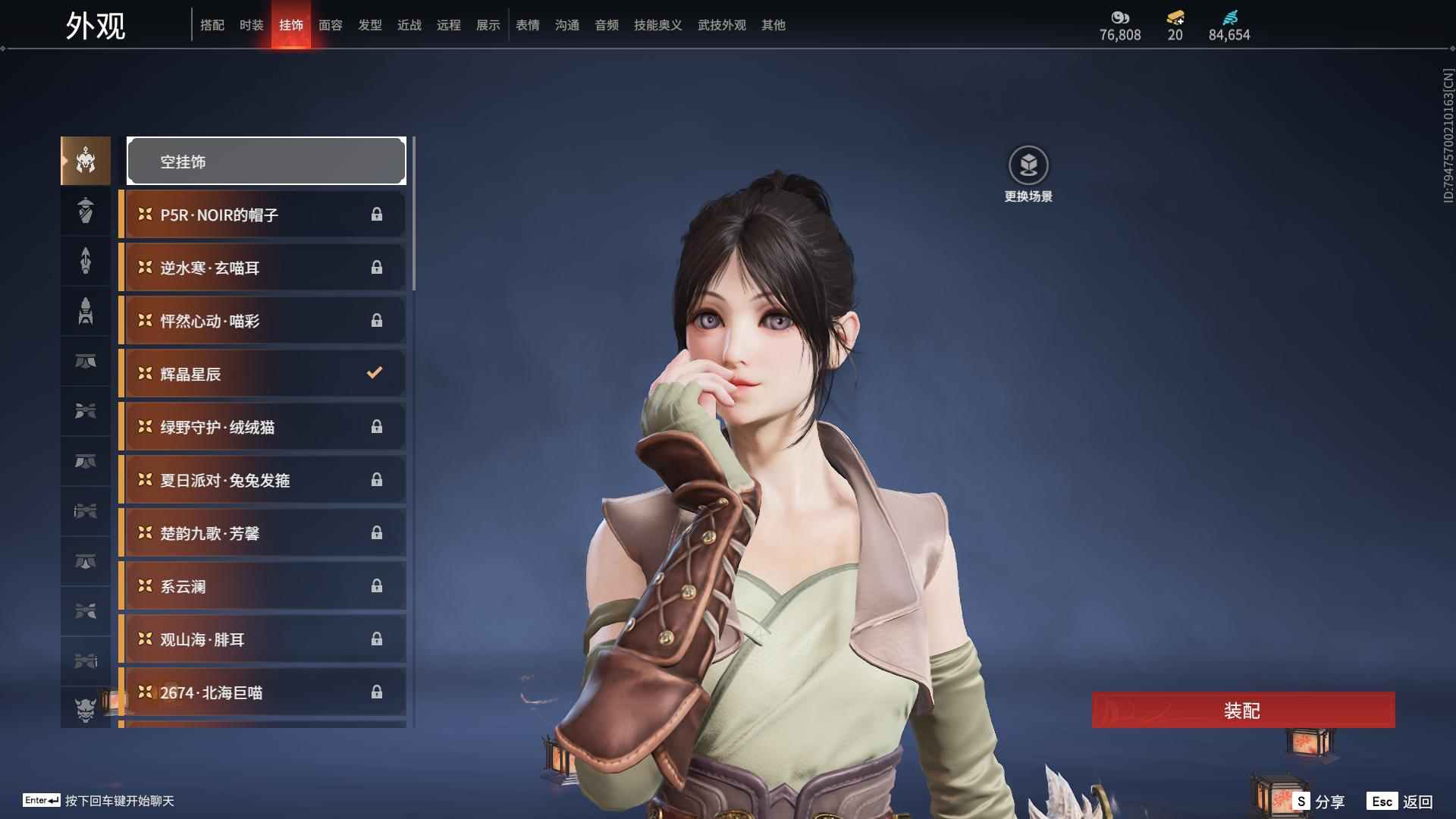This screenshot has width=1456, height=819.
Task: Click the red 装配 equip button
Action: click(x=1242, y=711)
